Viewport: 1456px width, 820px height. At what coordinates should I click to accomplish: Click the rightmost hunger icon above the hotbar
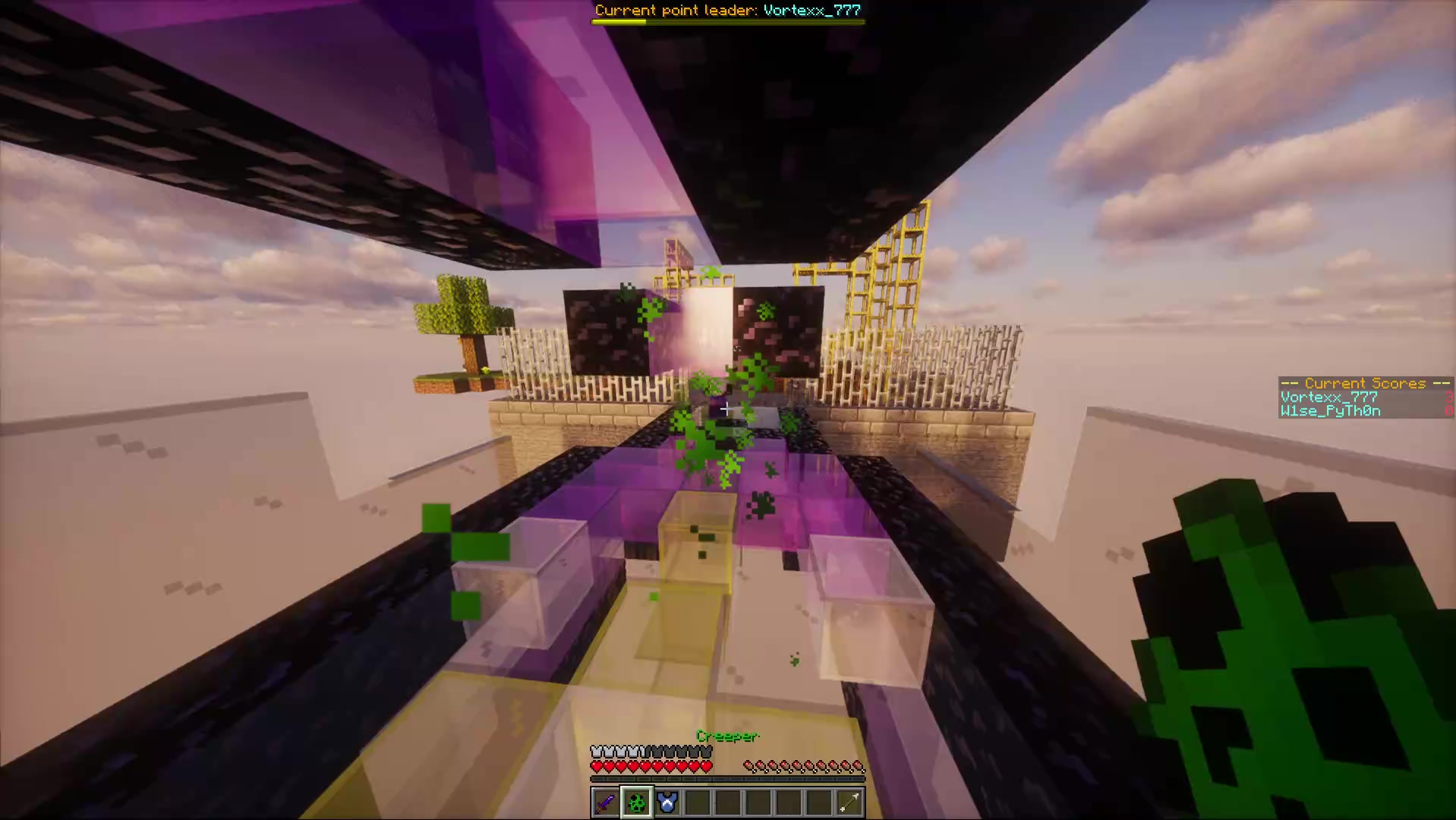858,765
